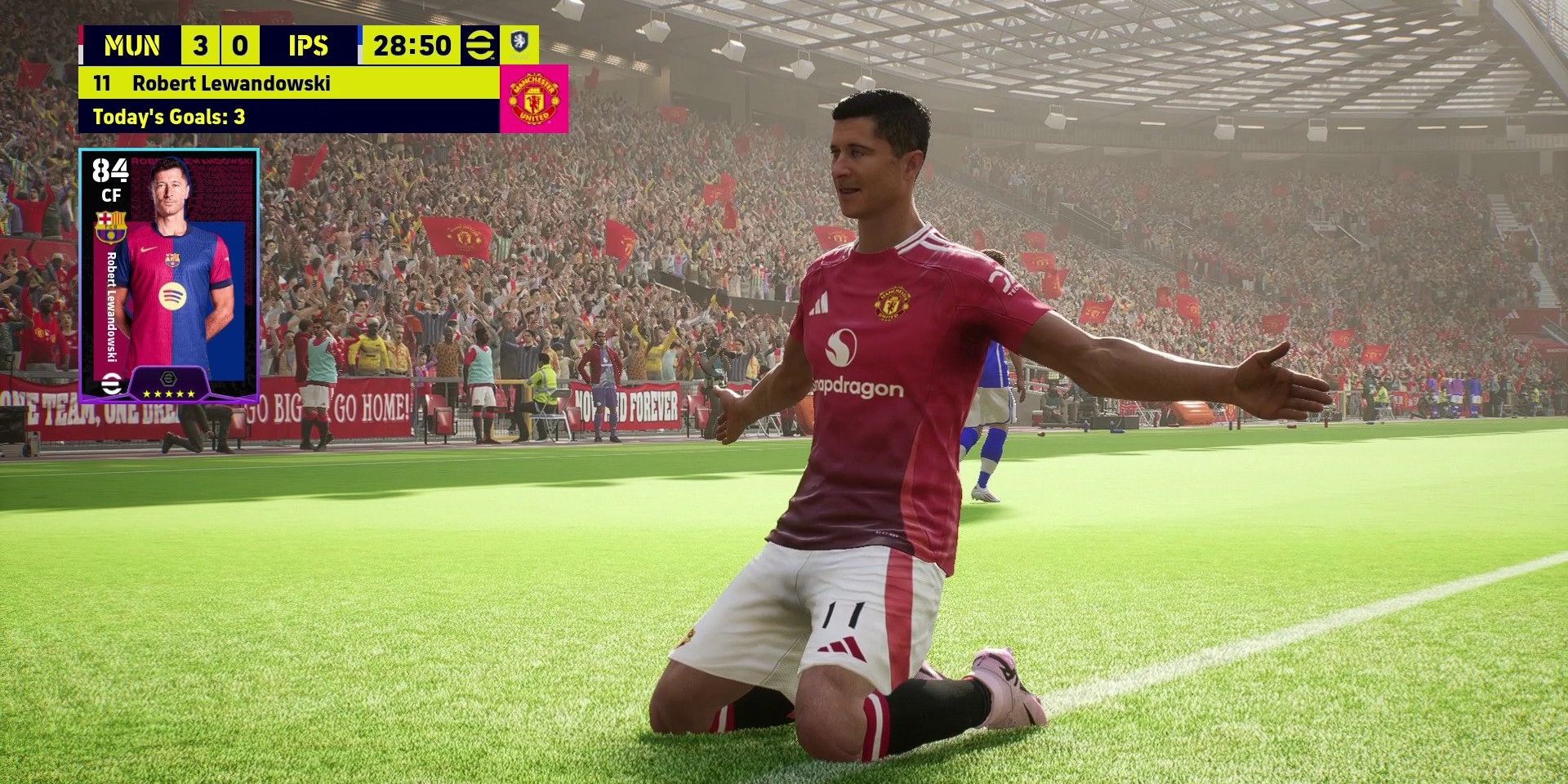Viewport: 1568px width, 784px height.
Task: Click the blue shield league badge
Action: pos(519,42)
